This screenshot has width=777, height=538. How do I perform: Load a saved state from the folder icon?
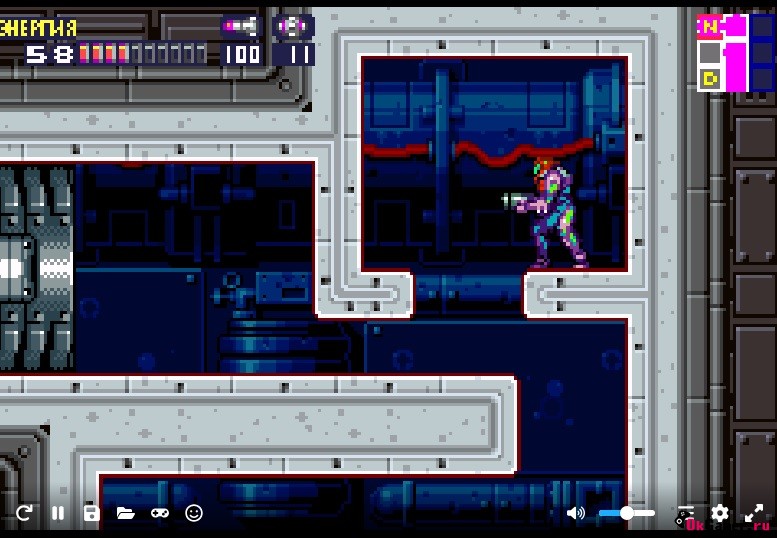pyautogui.click(x=125, y=513)
